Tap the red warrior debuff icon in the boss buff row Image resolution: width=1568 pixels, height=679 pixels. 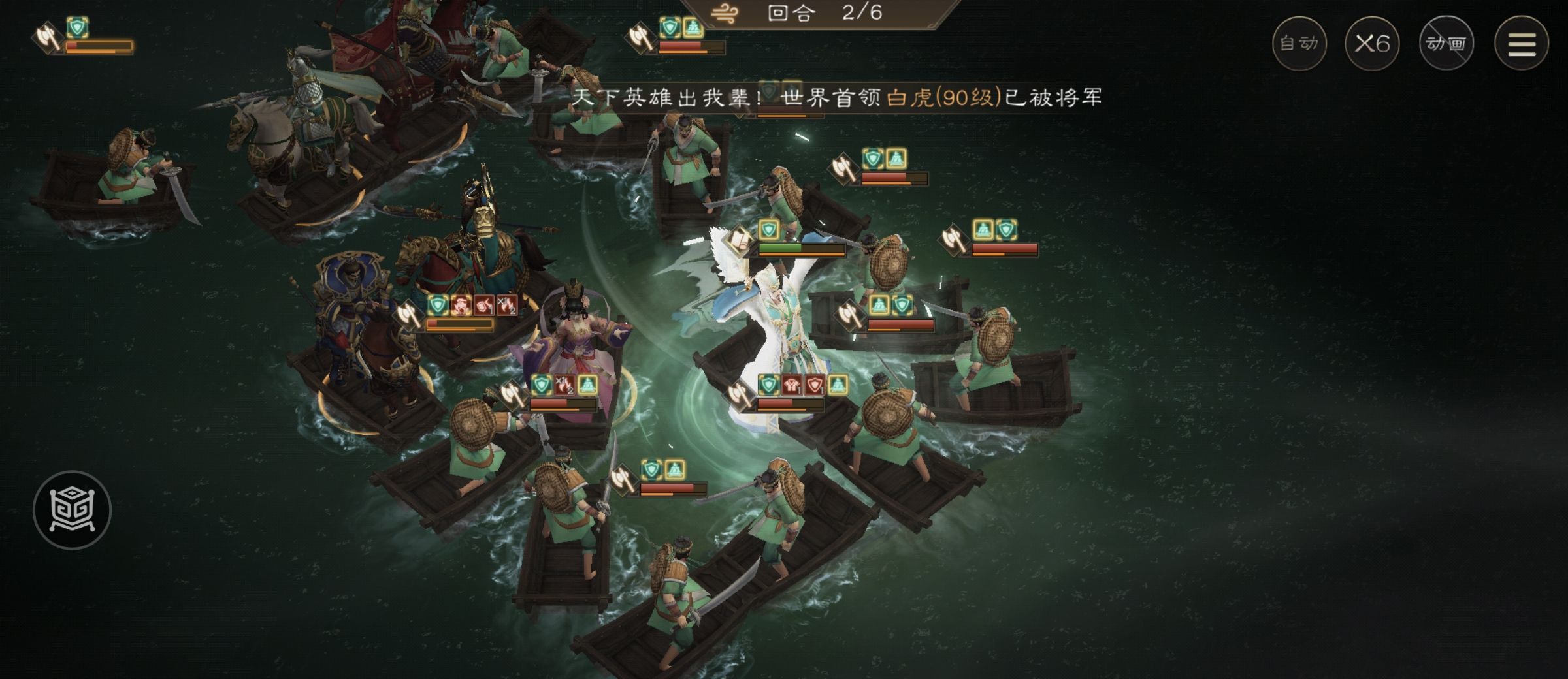point(792,385)
